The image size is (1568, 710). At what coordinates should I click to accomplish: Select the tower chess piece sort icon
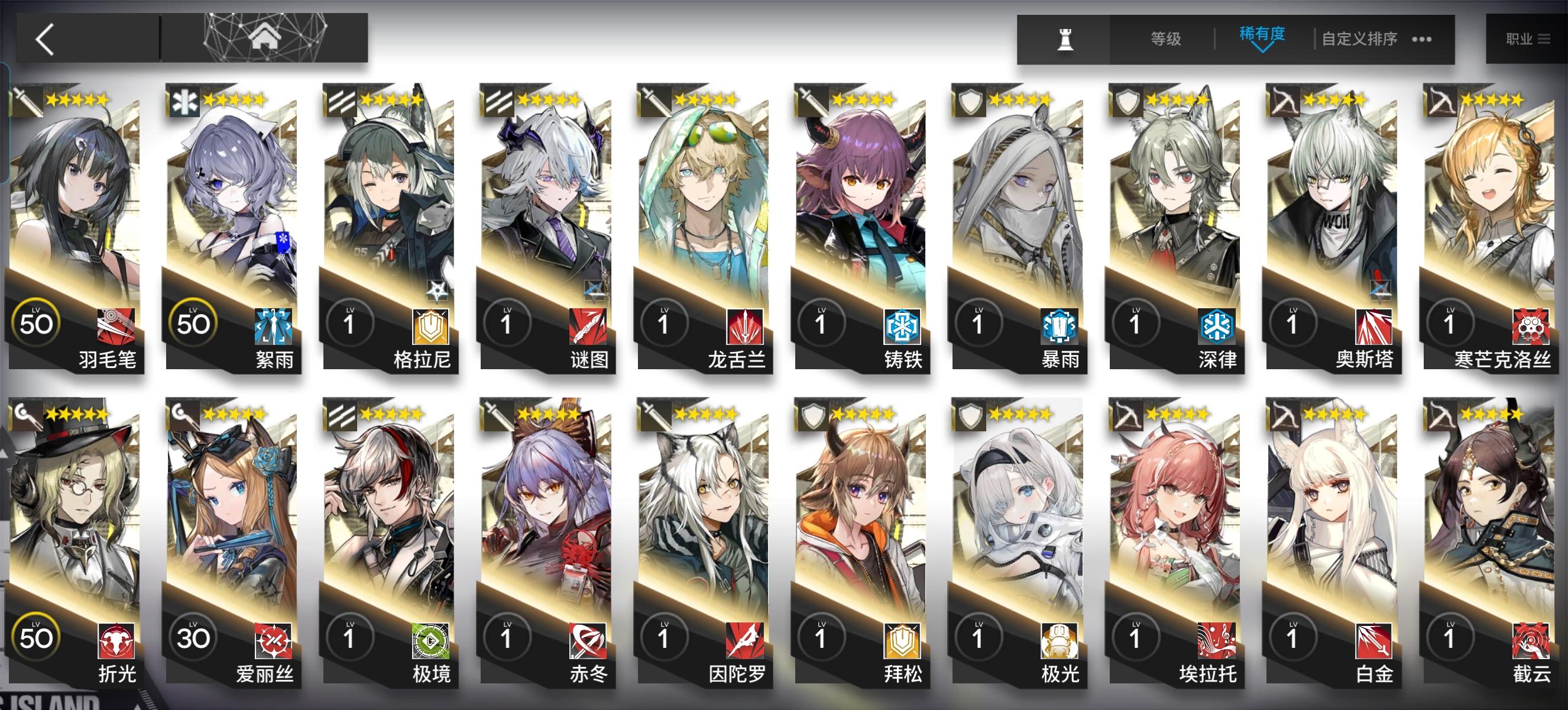[x=1066, y=38]
